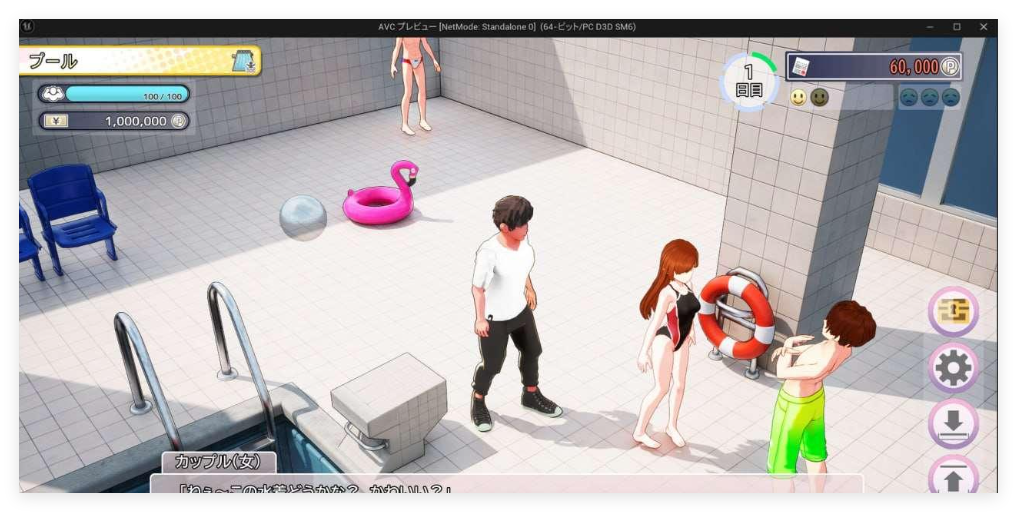This screenshot has height=512, width=1017.
Task: Click the upload arrow button
Action: 953,478
